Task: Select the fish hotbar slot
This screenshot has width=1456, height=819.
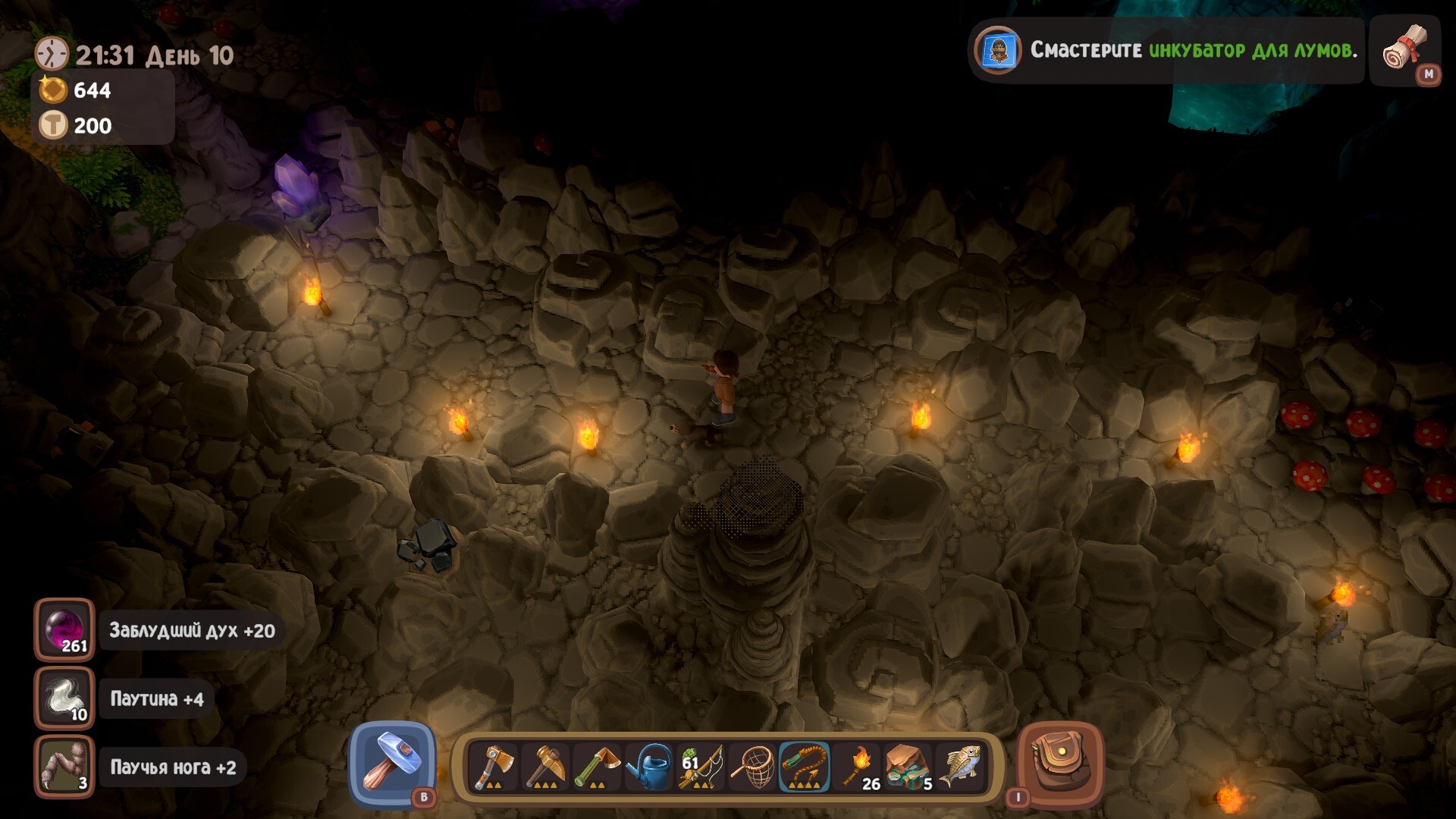Action: (x=961, y=767)
